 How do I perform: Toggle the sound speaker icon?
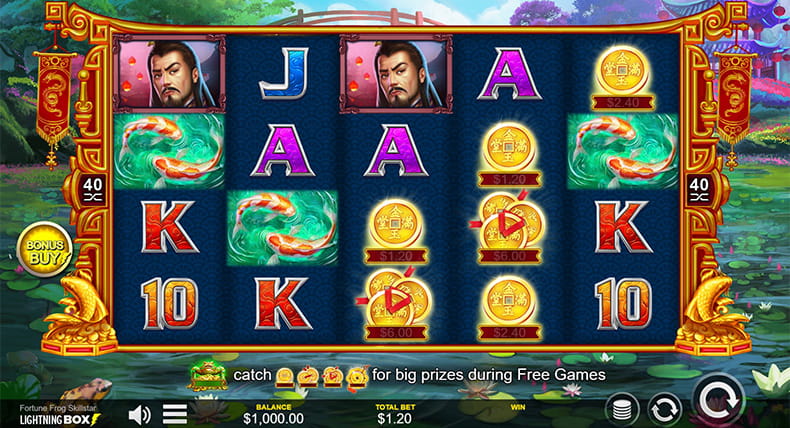[140, 413]
